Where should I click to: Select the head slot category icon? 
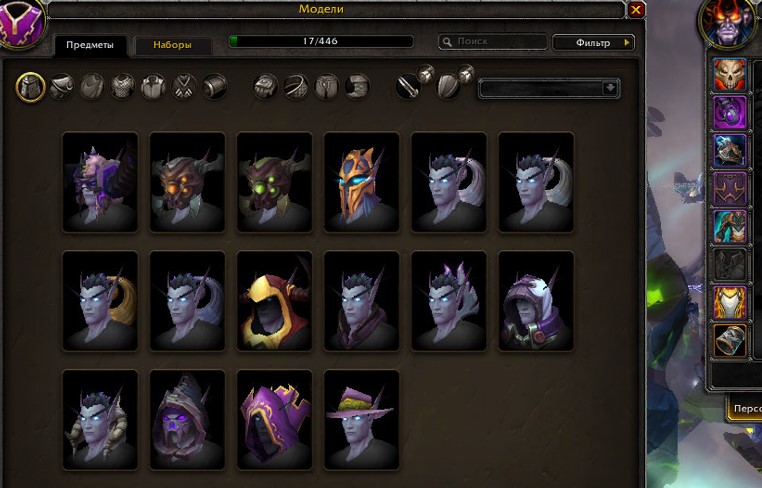[30, 87]
